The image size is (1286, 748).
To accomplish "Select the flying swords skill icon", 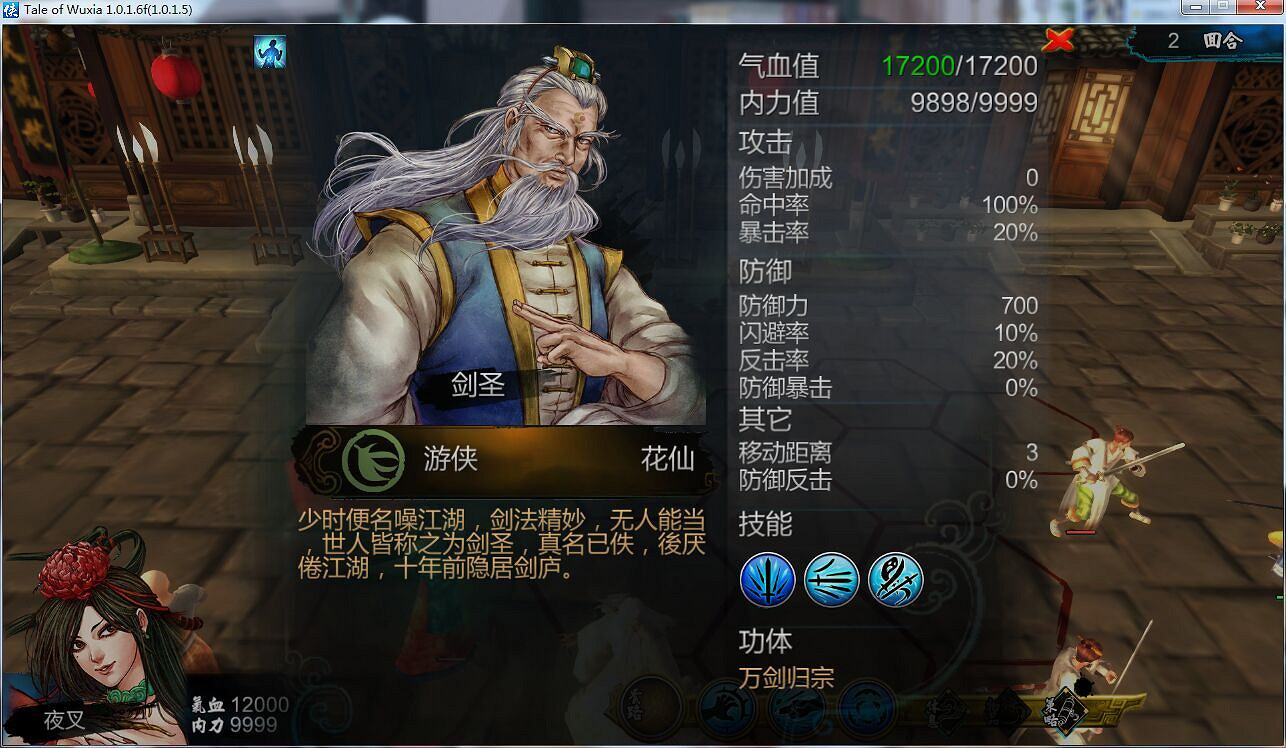I will pos(834,580).
